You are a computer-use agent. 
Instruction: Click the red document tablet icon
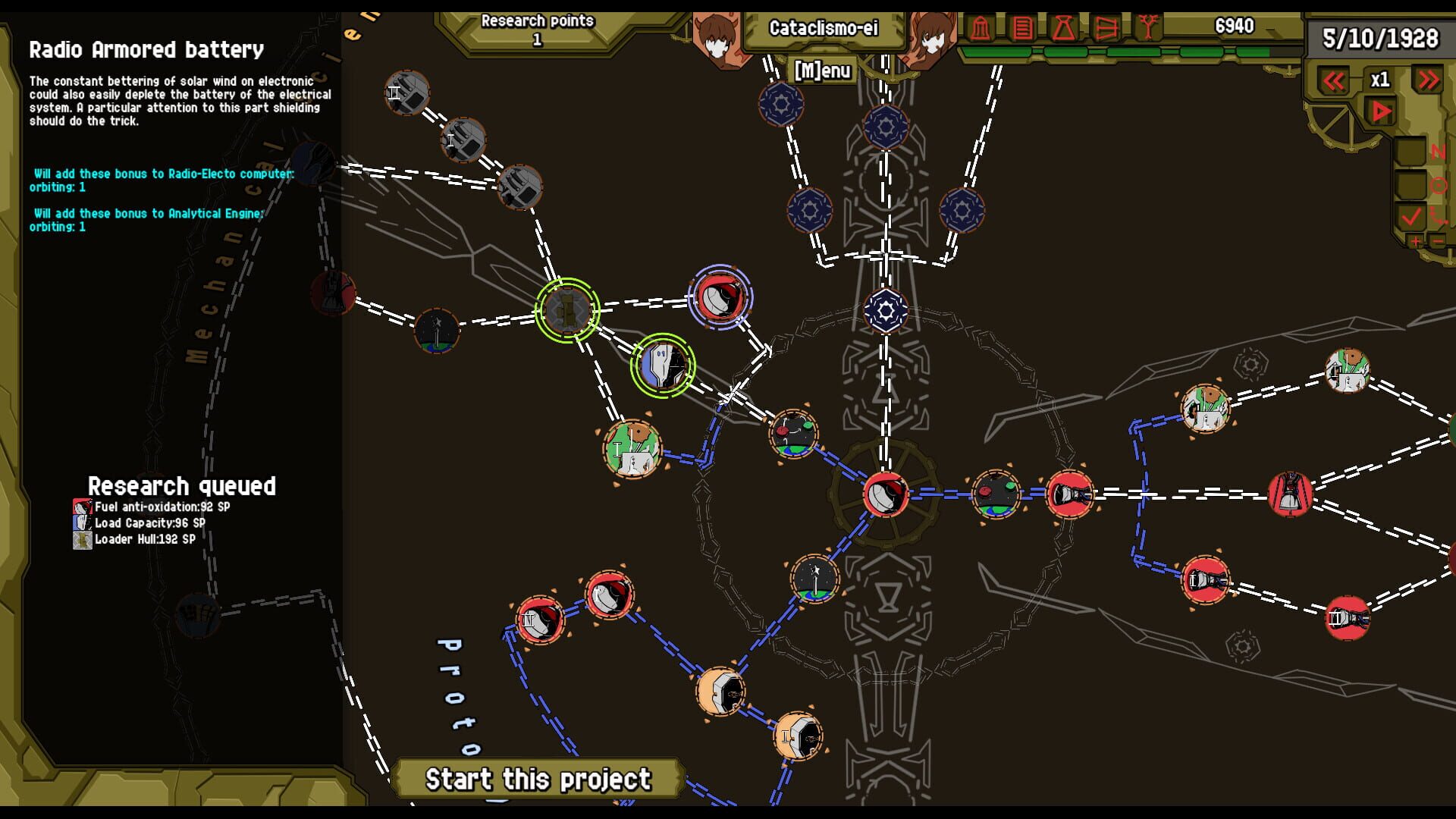[x=1022, y=29]
